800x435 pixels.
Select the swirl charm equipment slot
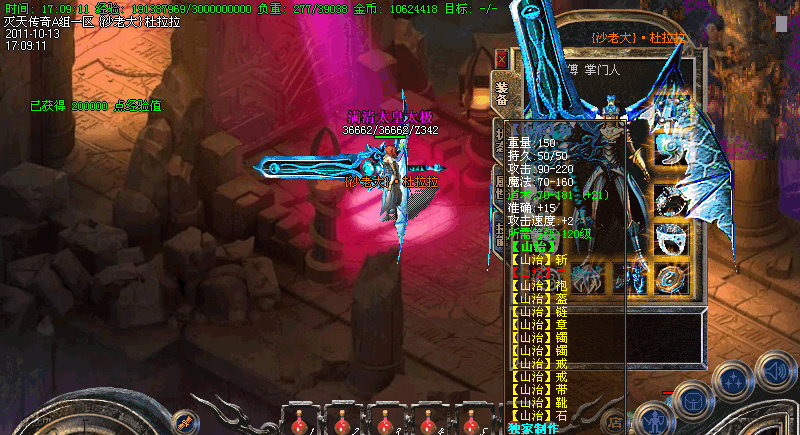(671, 147)
